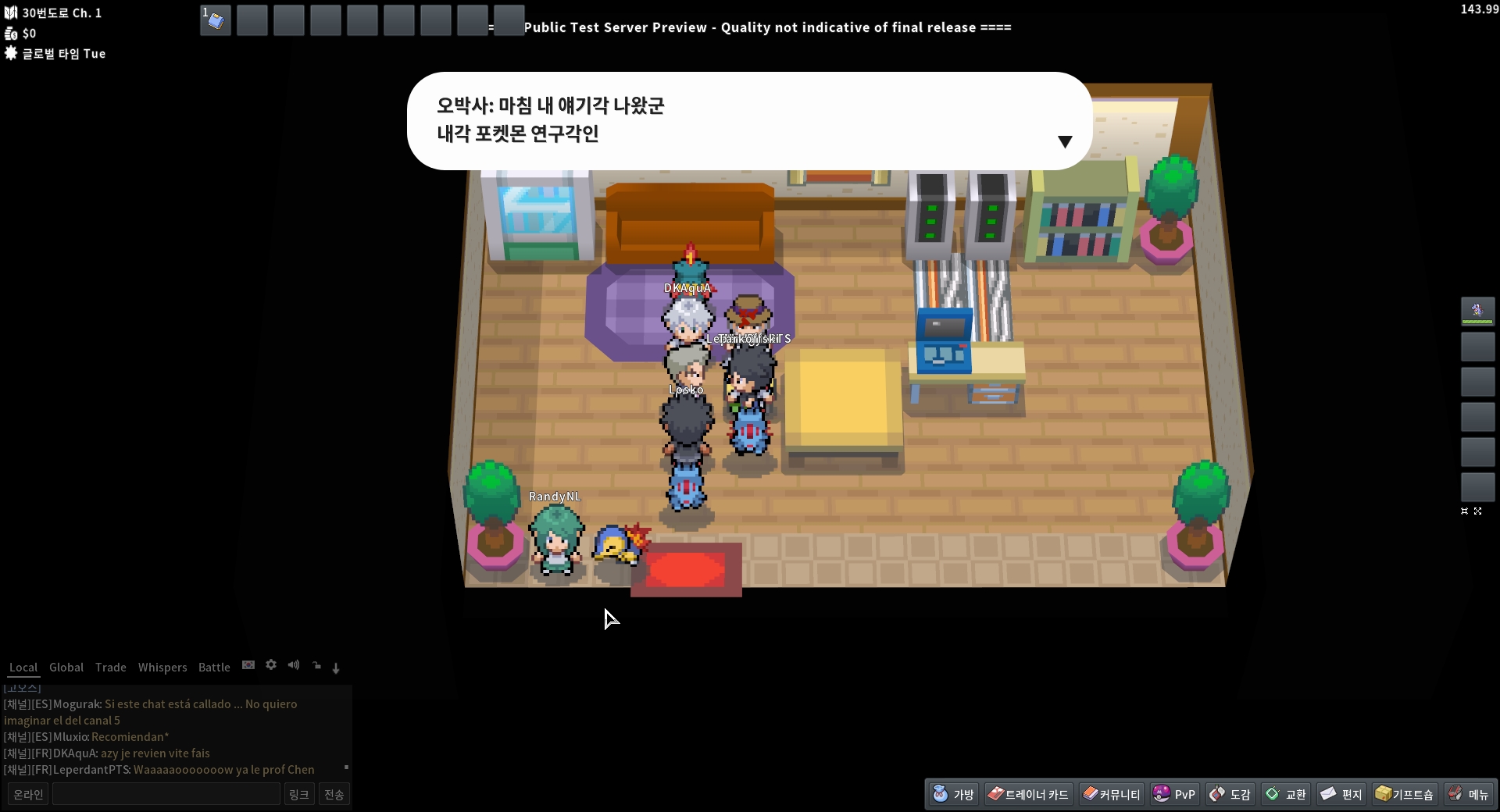Select the first hotbar item slot

[x=216, y=20]
